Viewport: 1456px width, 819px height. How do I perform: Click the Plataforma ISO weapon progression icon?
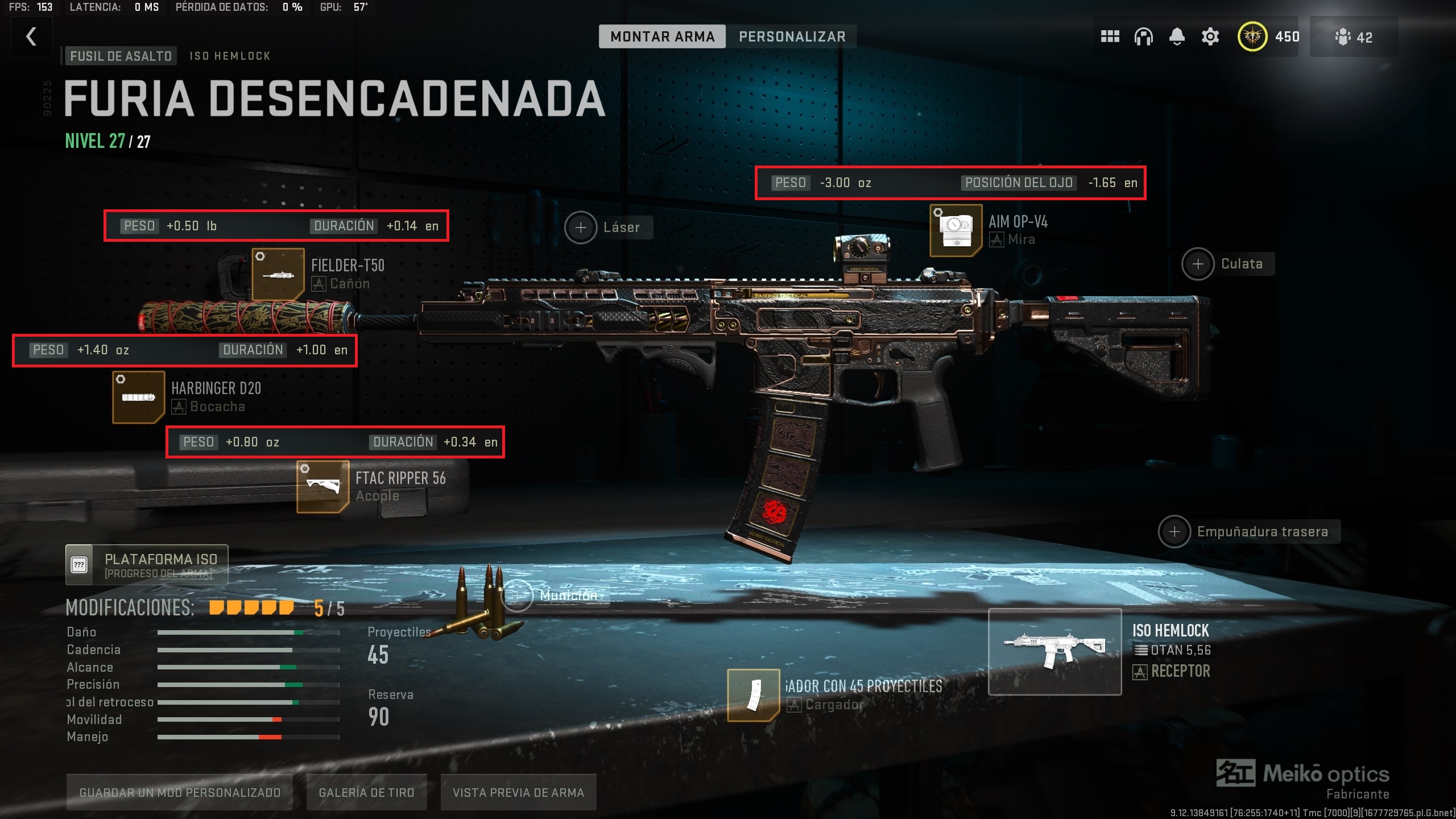[79, 565]
